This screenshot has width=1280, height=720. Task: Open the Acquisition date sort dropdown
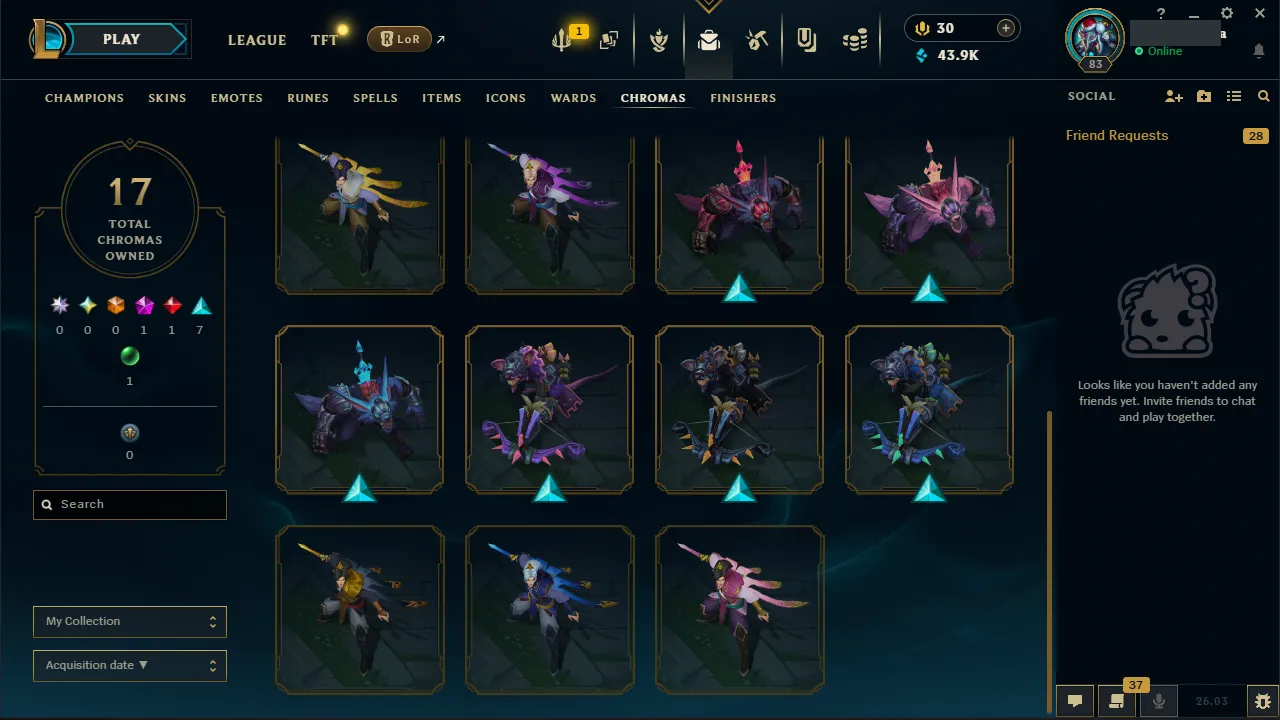(129, 665)
